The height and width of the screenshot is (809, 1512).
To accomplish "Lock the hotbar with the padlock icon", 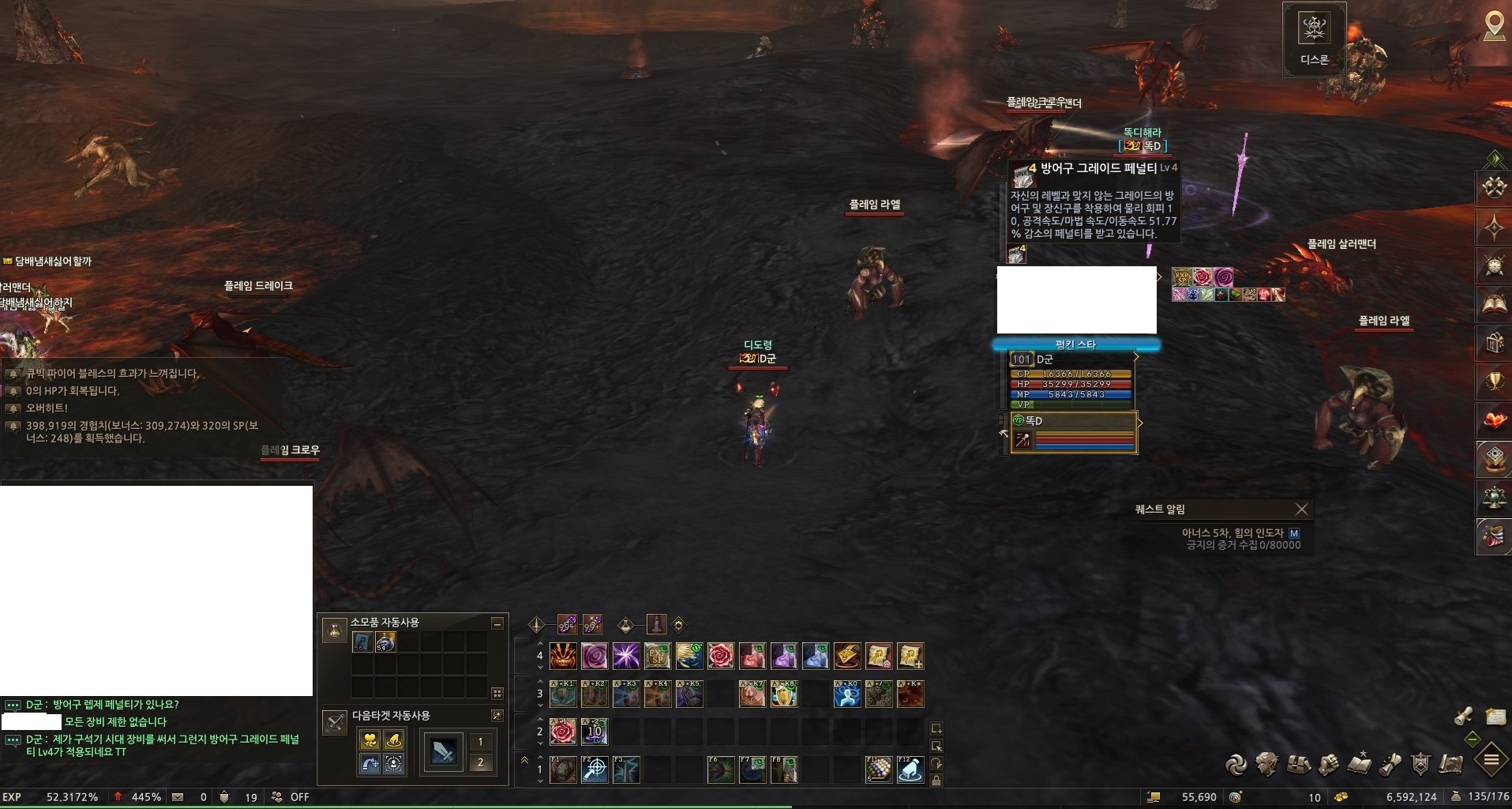I will (x=936, y=781).
